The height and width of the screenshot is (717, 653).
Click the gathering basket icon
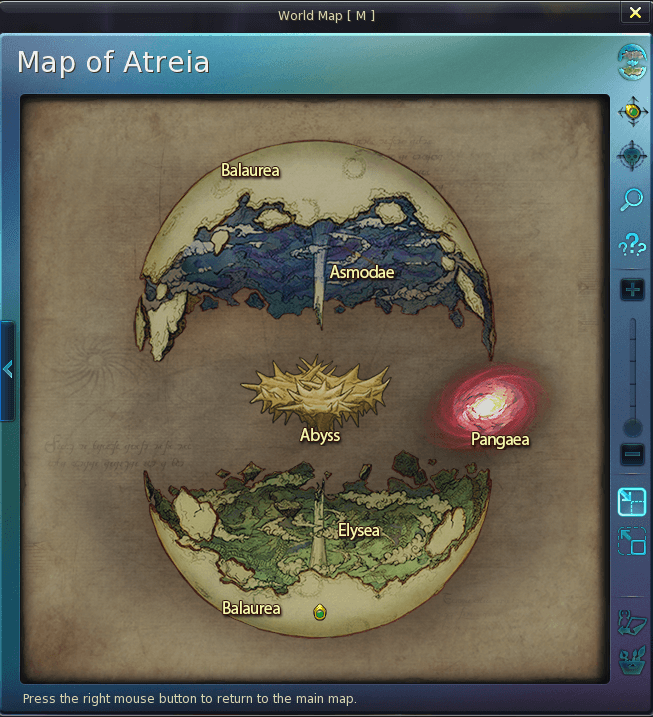[x=632, y=661]
